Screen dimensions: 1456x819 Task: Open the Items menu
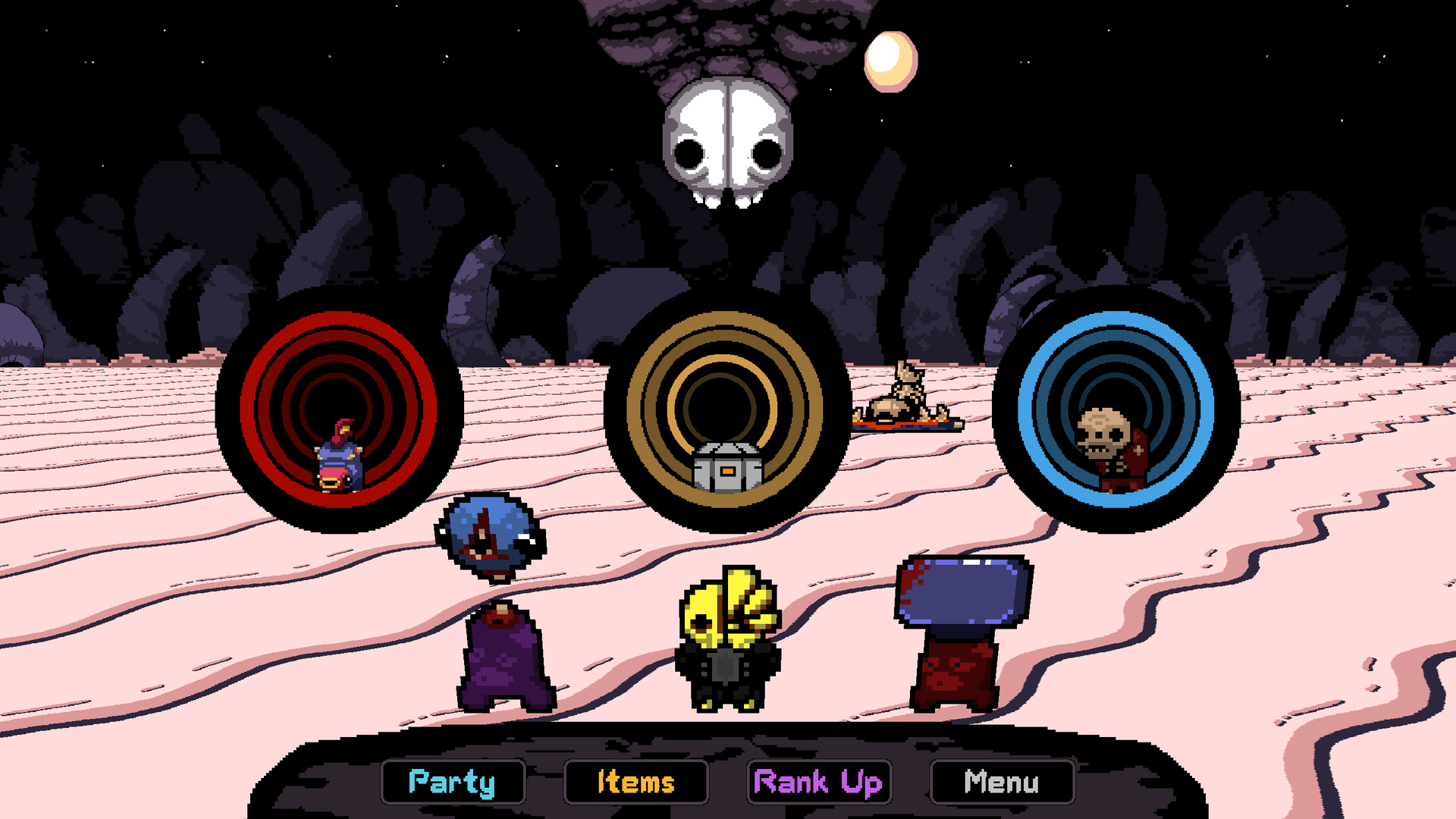coord(635,782)
